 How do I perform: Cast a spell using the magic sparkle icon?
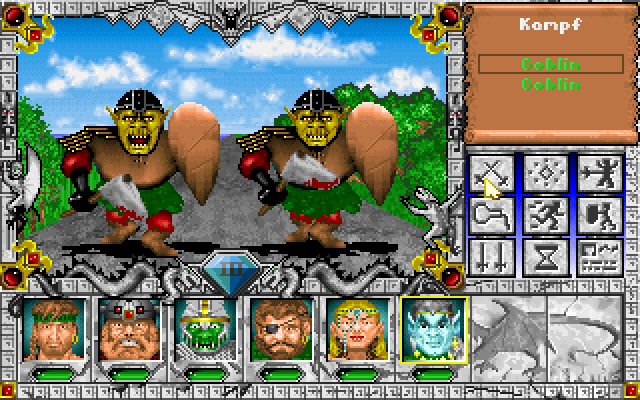coord(545,173)
